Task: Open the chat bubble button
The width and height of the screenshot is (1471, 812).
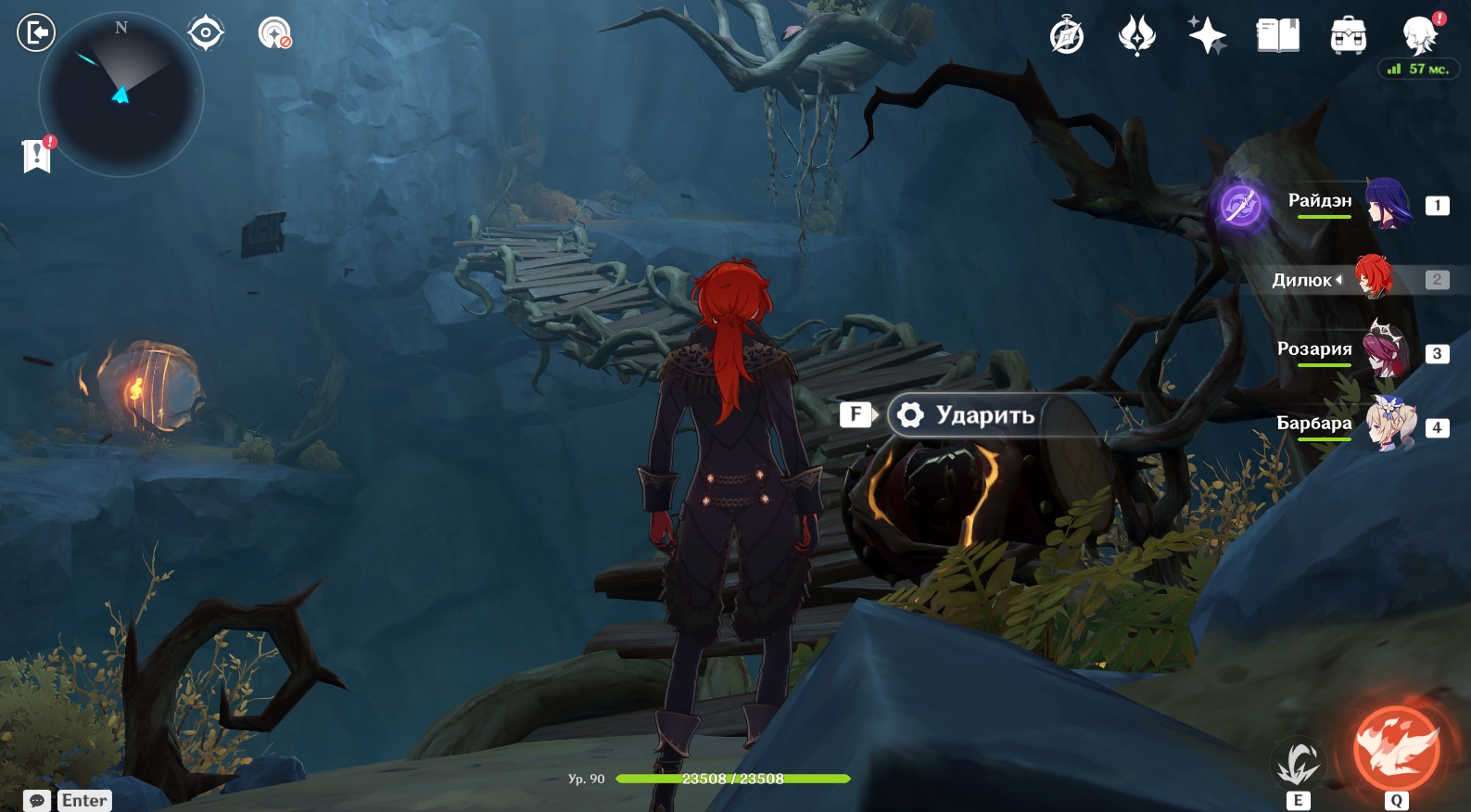Action: (37, 801)
